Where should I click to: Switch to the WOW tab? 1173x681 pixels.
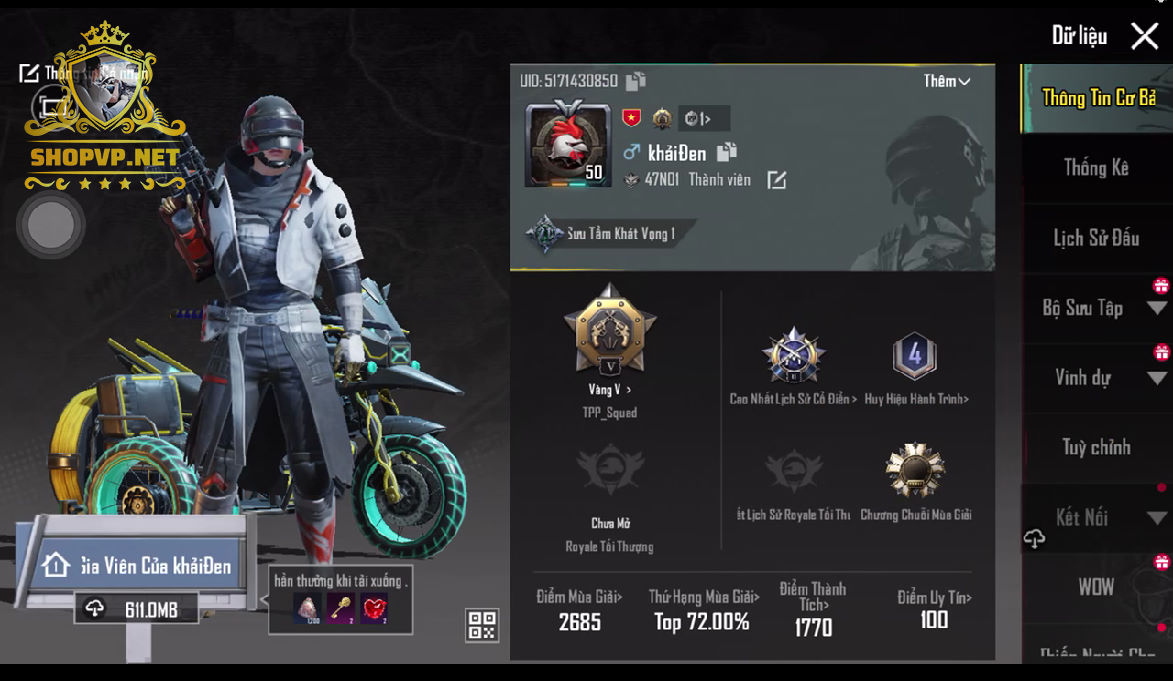pos(1096,587)
